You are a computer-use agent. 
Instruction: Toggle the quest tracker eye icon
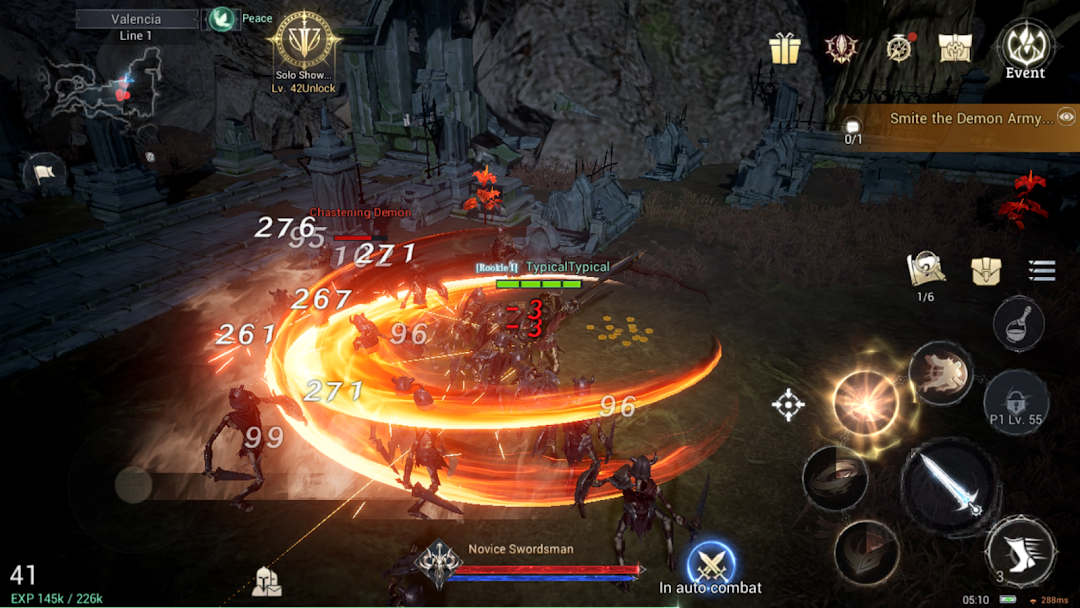[x=1066, y=118]
